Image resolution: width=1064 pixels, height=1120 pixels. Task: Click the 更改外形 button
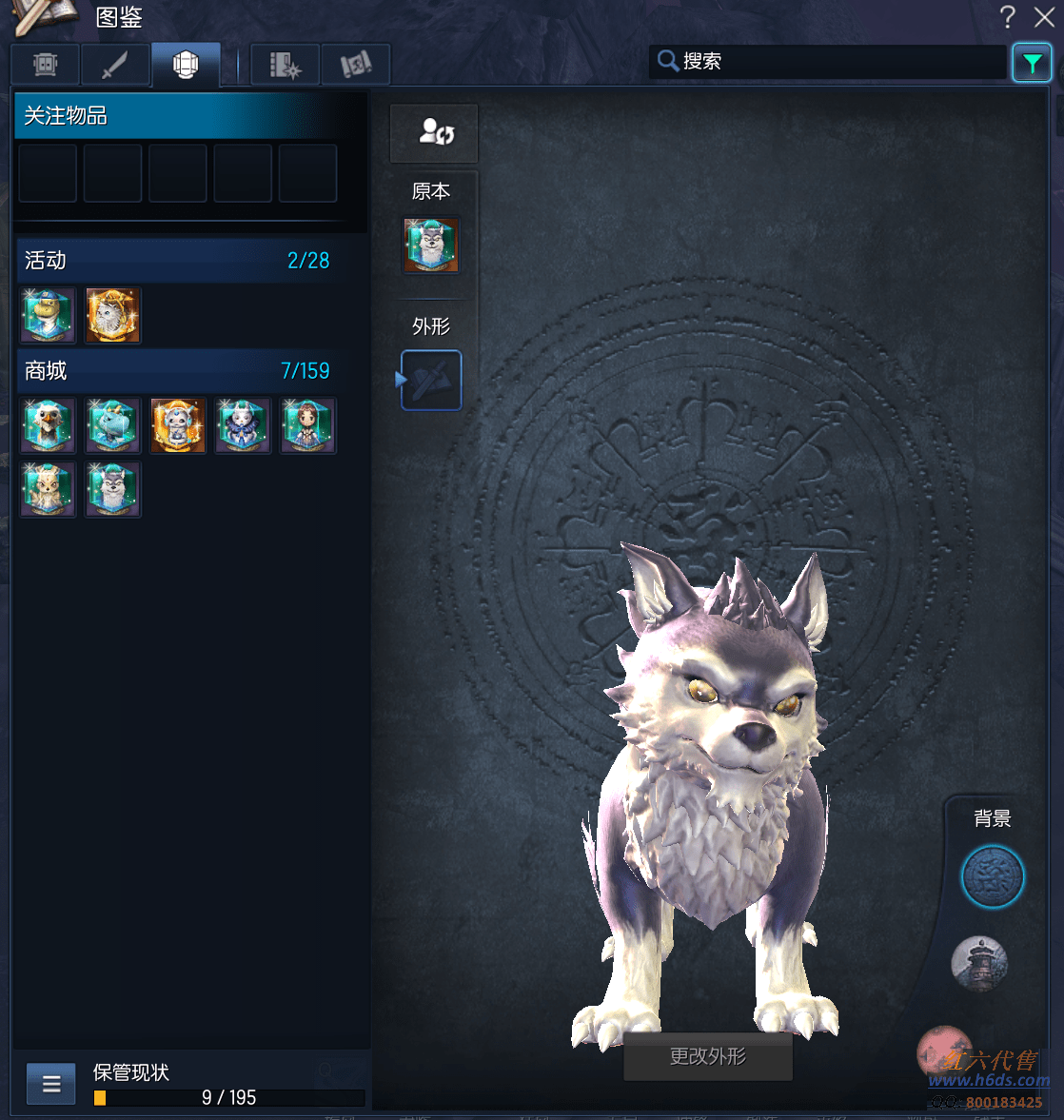coord(707,1056)
